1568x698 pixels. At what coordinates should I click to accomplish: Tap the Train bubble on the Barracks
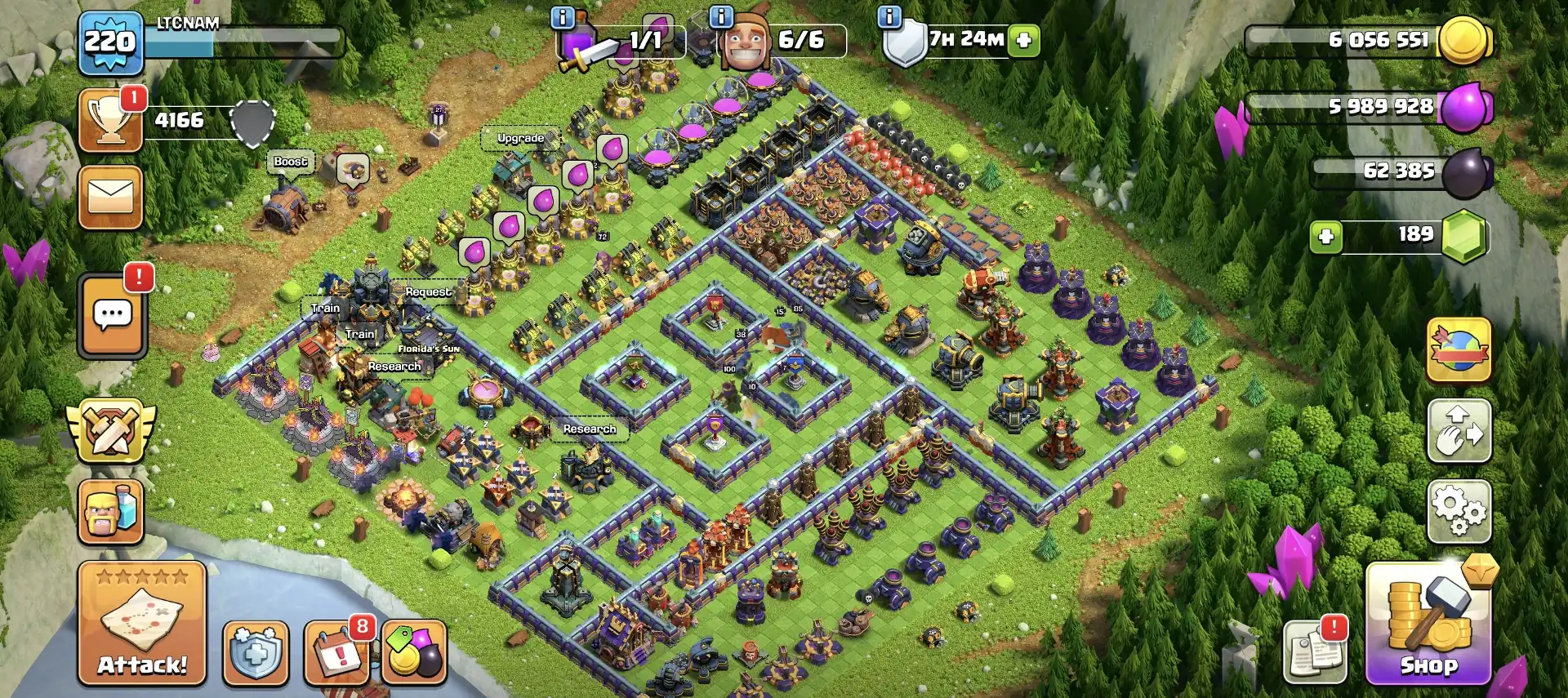[325, 308]
